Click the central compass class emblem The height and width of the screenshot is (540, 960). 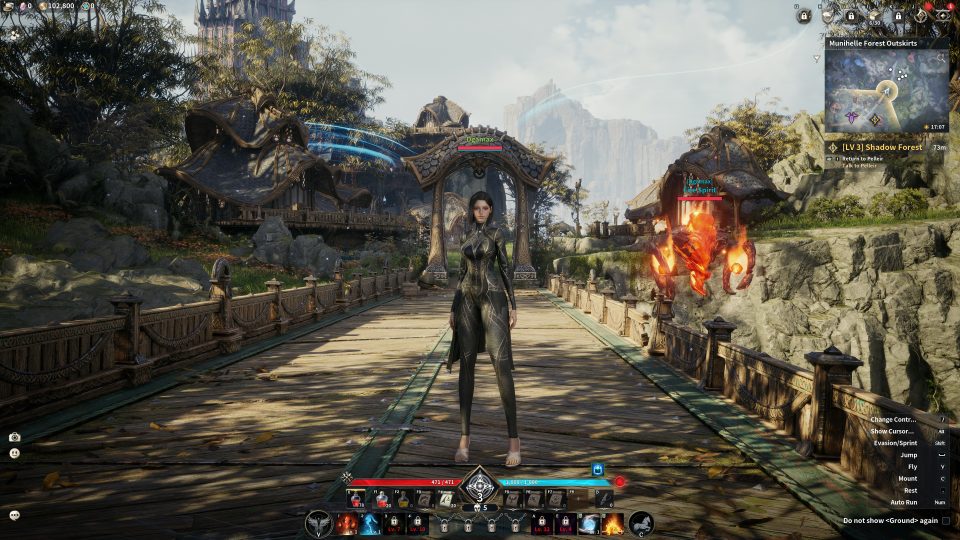point(479,484)
